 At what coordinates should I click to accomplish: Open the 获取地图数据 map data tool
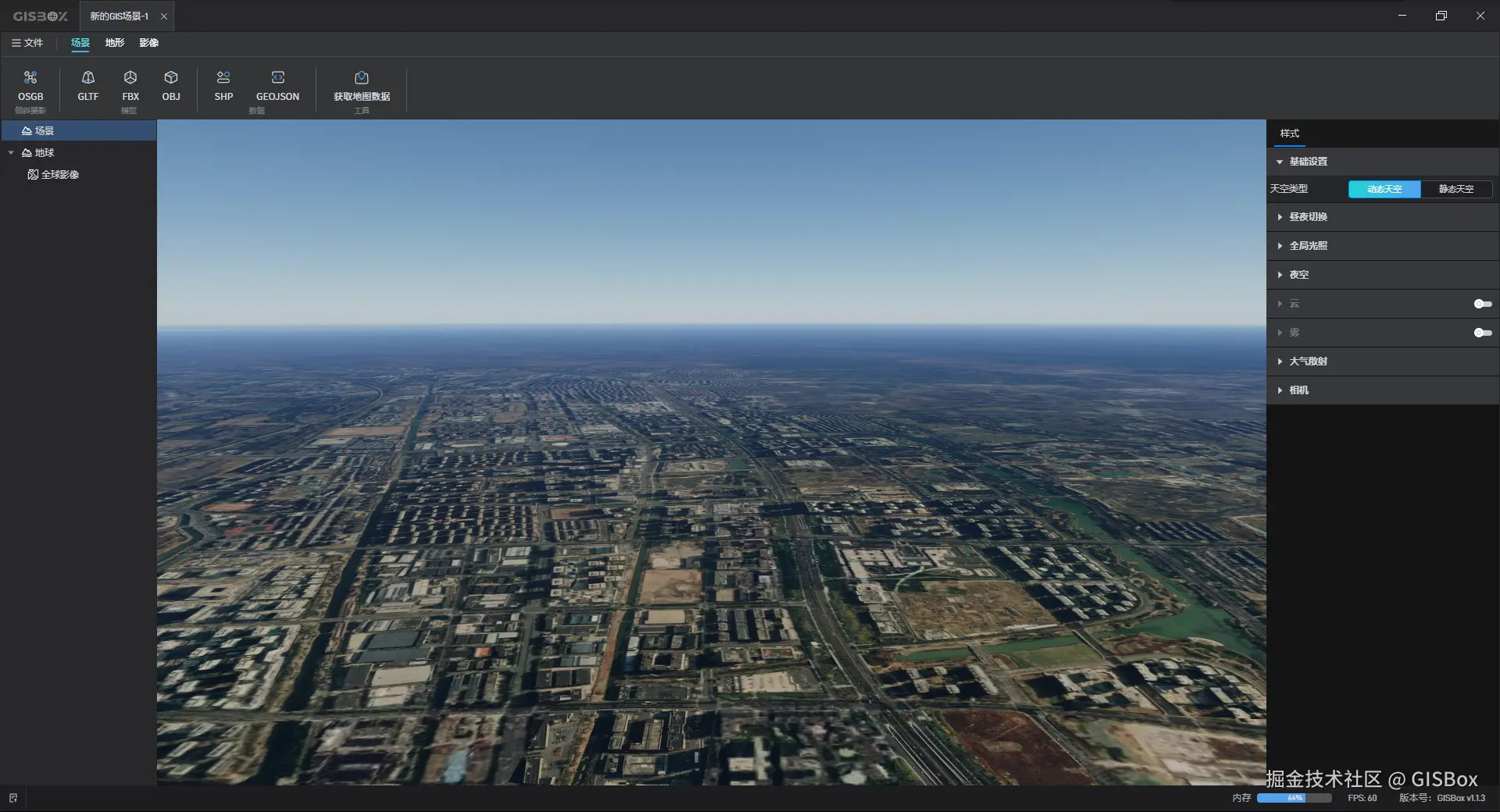click(361, 86)
